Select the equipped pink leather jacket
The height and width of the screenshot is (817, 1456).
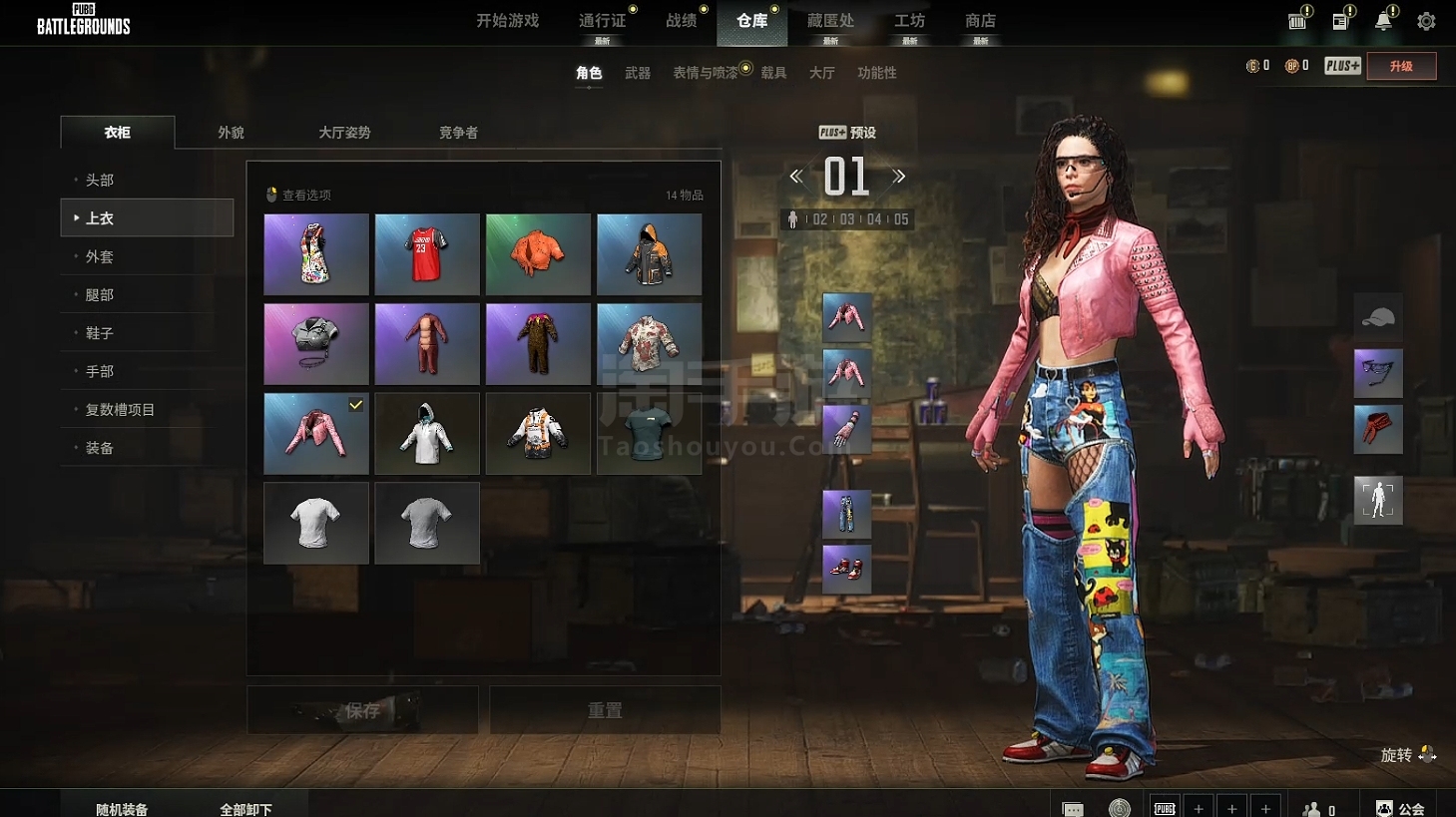pos(316,434)
